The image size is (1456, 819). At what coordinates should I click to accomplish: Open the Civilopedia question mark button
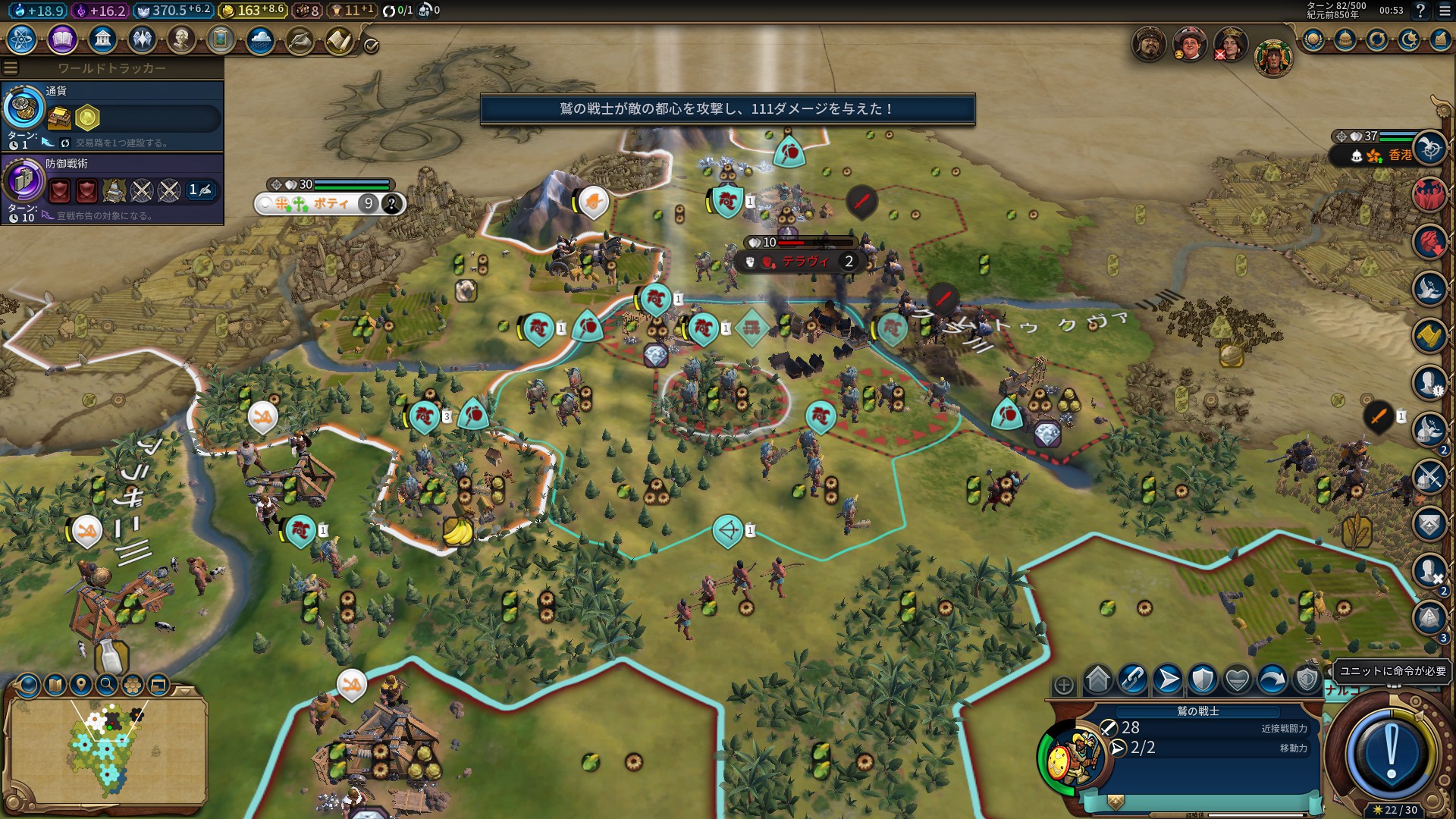(1420, 11)
